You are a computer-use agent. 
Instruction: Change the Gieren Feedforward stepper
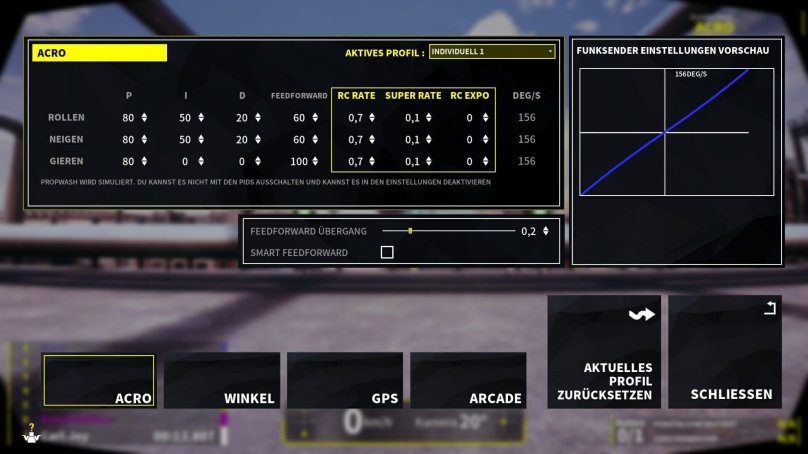click(x=314, y=161)
